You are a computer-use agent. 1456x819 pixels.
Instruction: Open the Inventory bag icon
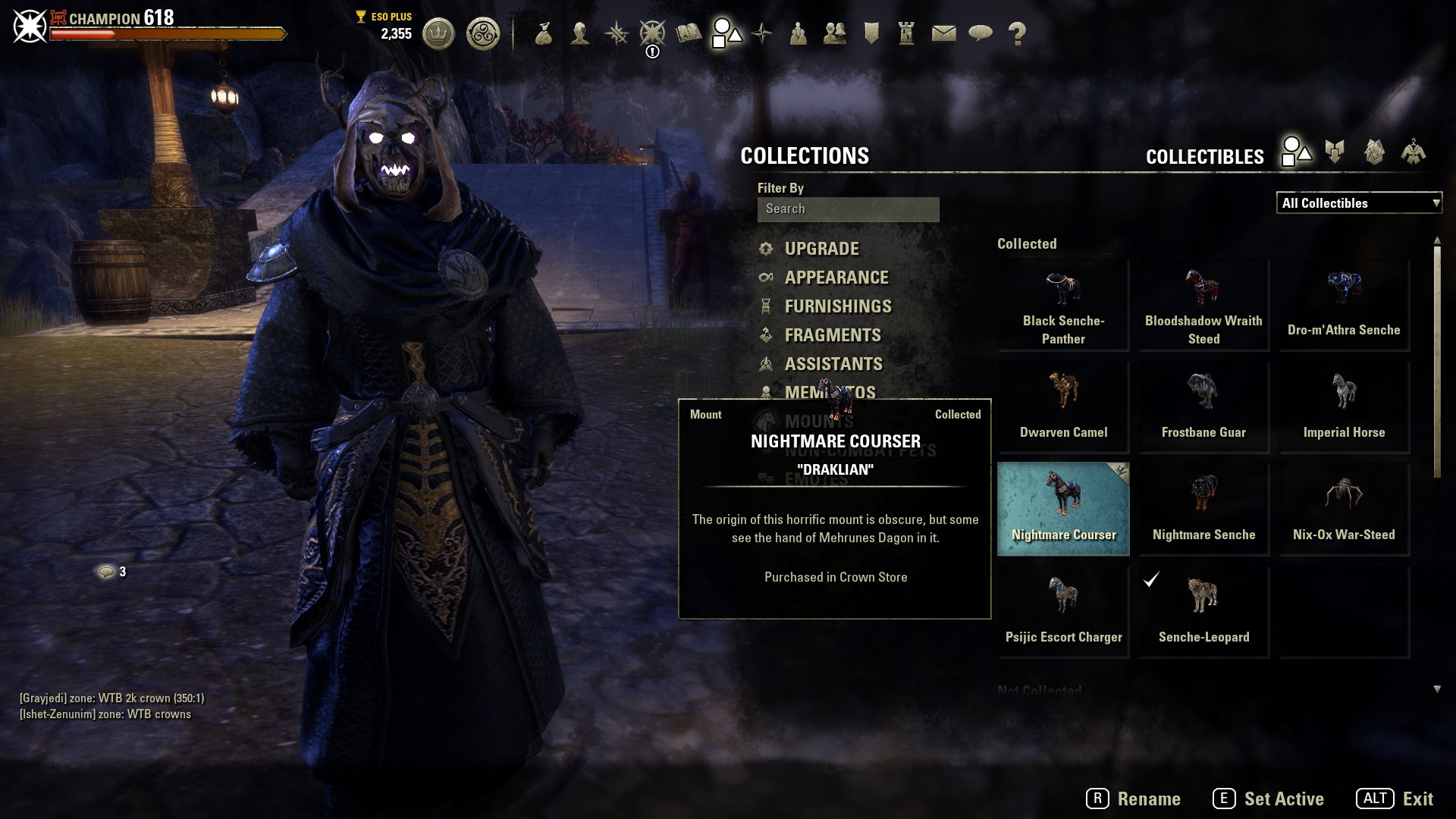point(543,33)
